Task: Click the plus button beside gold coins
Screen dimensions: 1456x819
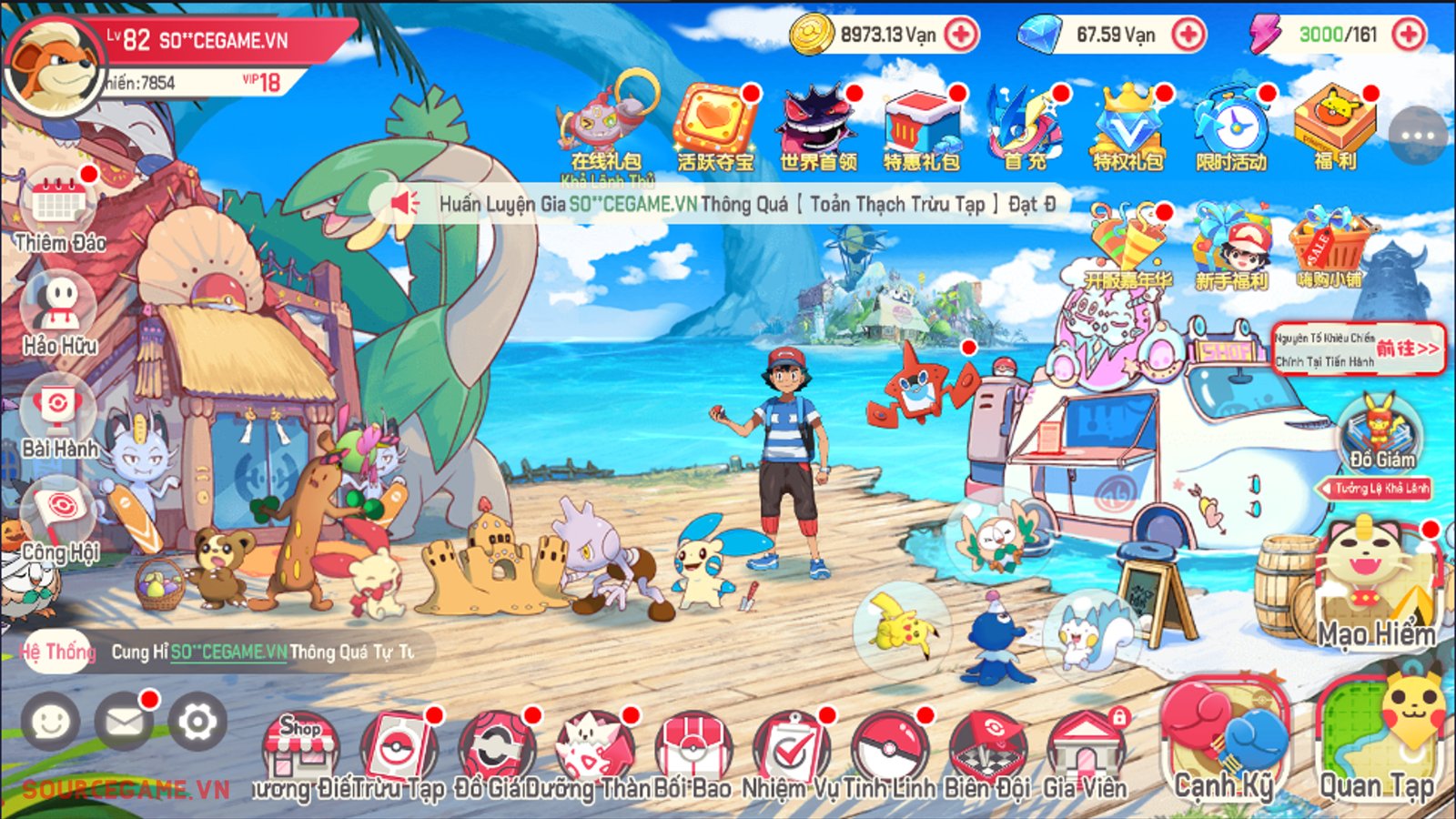Action: point(960,35)
